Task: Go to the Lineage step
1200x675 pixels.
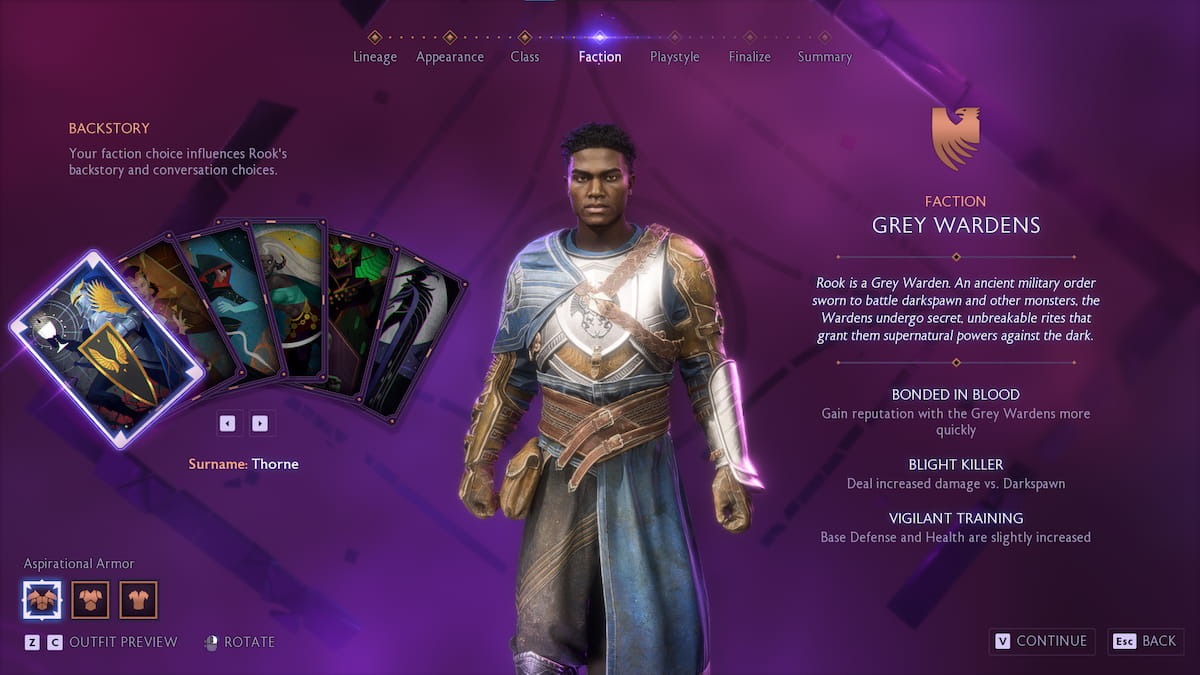Action: pos(375,56)
